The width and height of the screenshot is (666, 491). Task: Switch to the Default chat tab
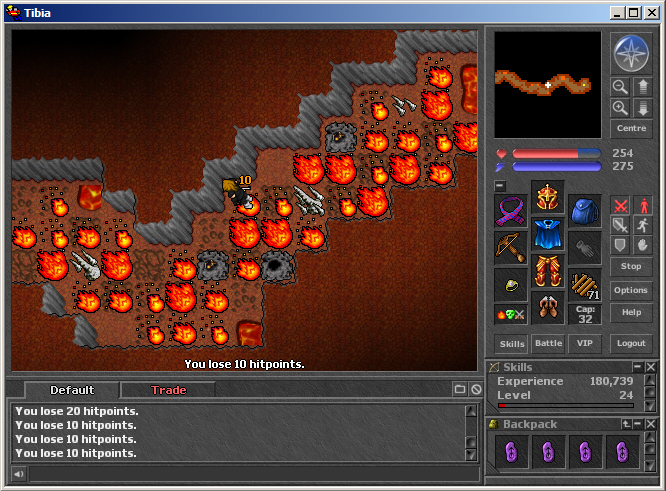click(72, 390)
